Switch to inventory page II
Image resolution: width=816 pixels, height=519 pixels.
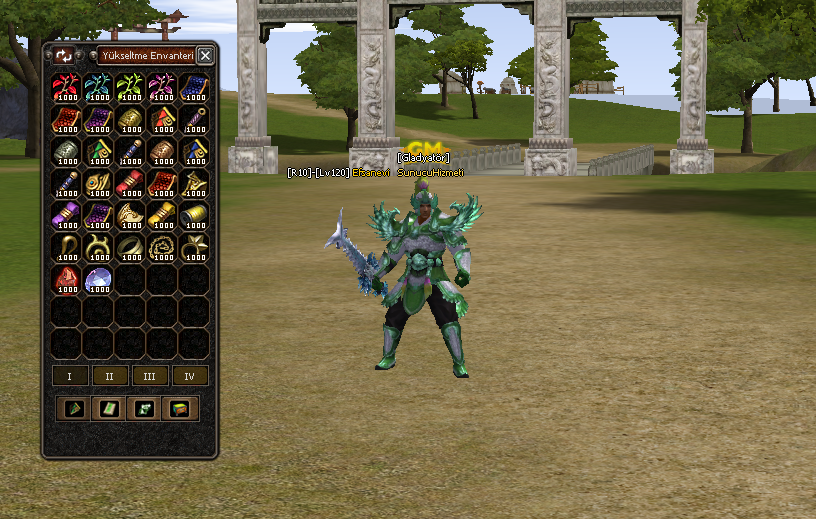[109, 376]
